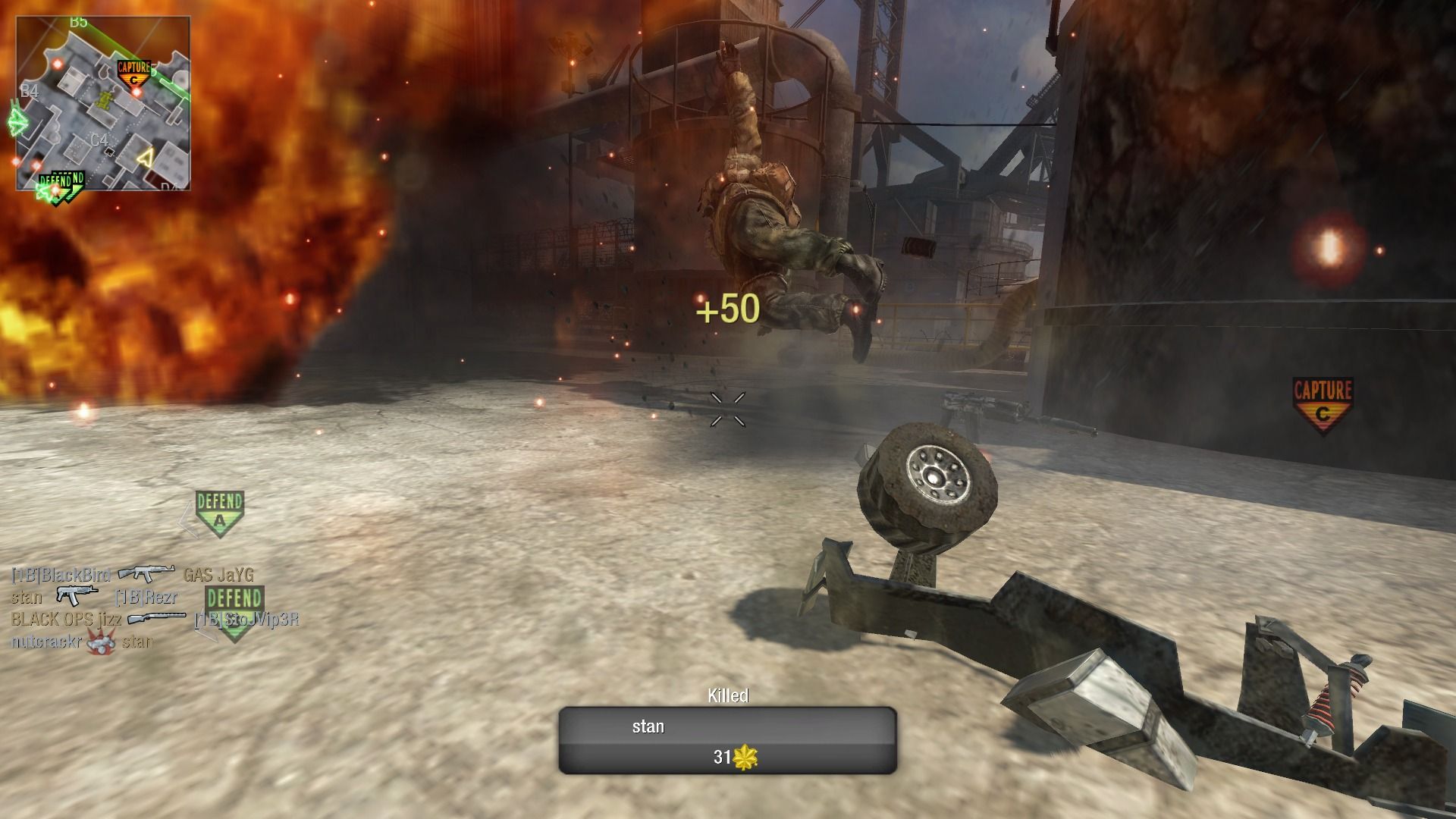1456x819 pixels.
Task: Select the Capture C marker on the minimap
Action: (134, 73)
